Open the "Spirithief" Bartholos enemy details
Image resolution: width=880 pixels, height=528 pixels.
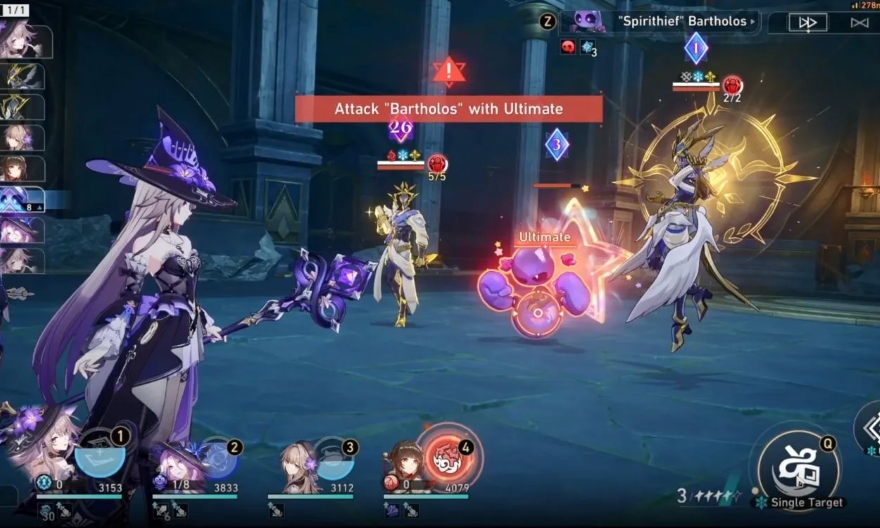[663, 22]
